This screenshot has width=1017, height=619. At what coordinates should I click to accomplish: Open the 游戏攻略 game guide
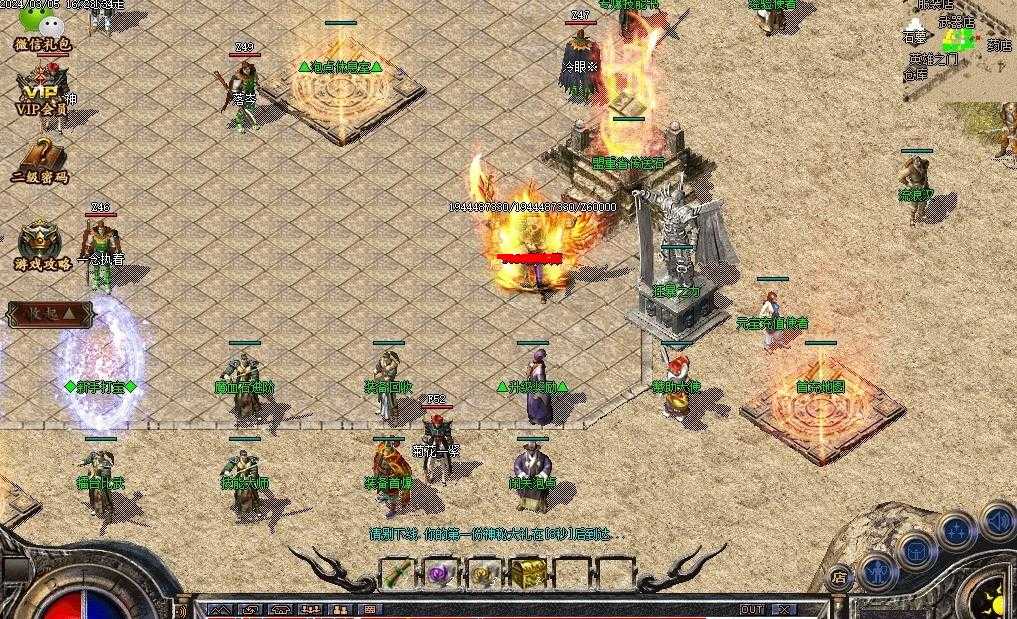[x=41, y=246]
